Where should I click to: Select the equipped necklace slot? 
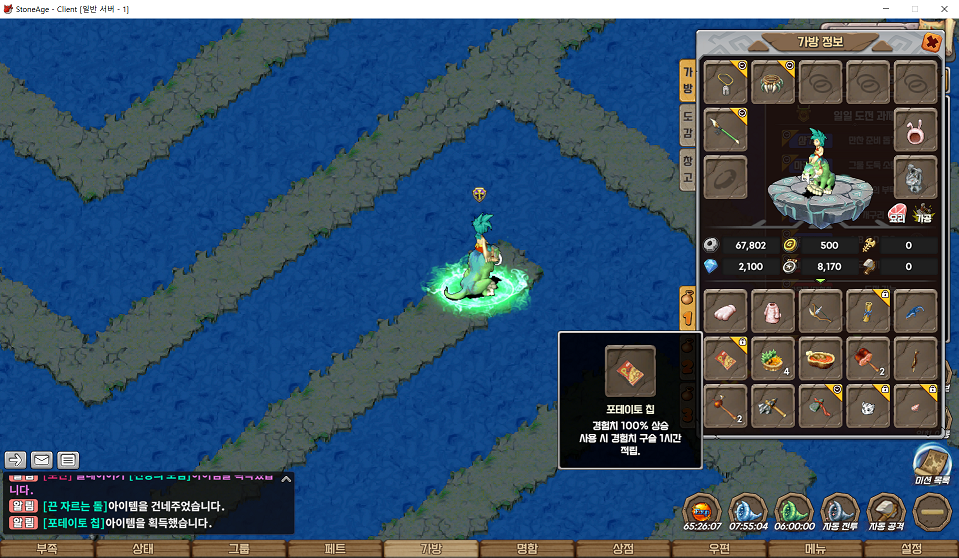click(726, 81)
